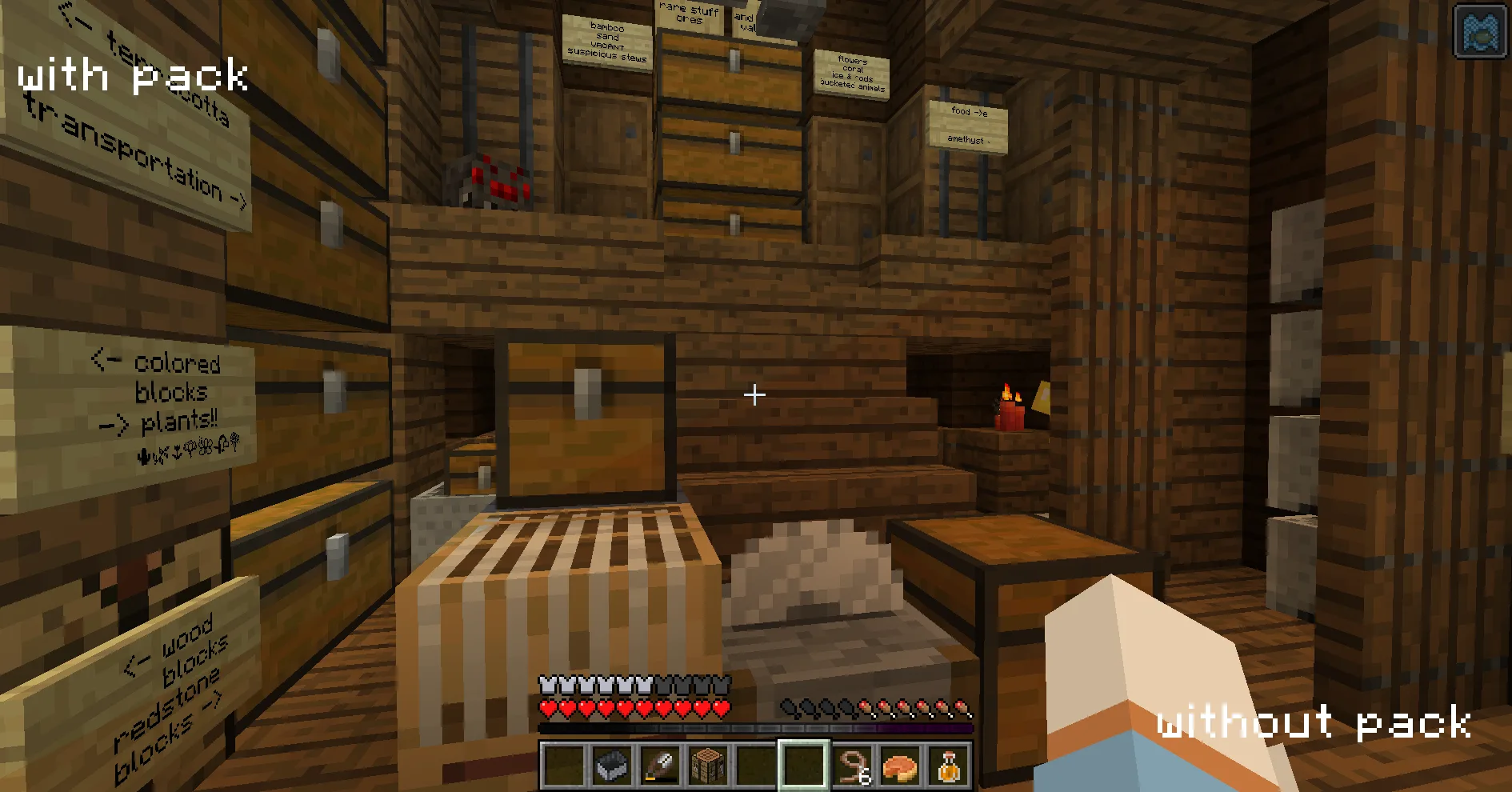This screenshot has width=1512, height=792.
Task: Click the experience bar above the hotbar
Action: click(756, 726)
